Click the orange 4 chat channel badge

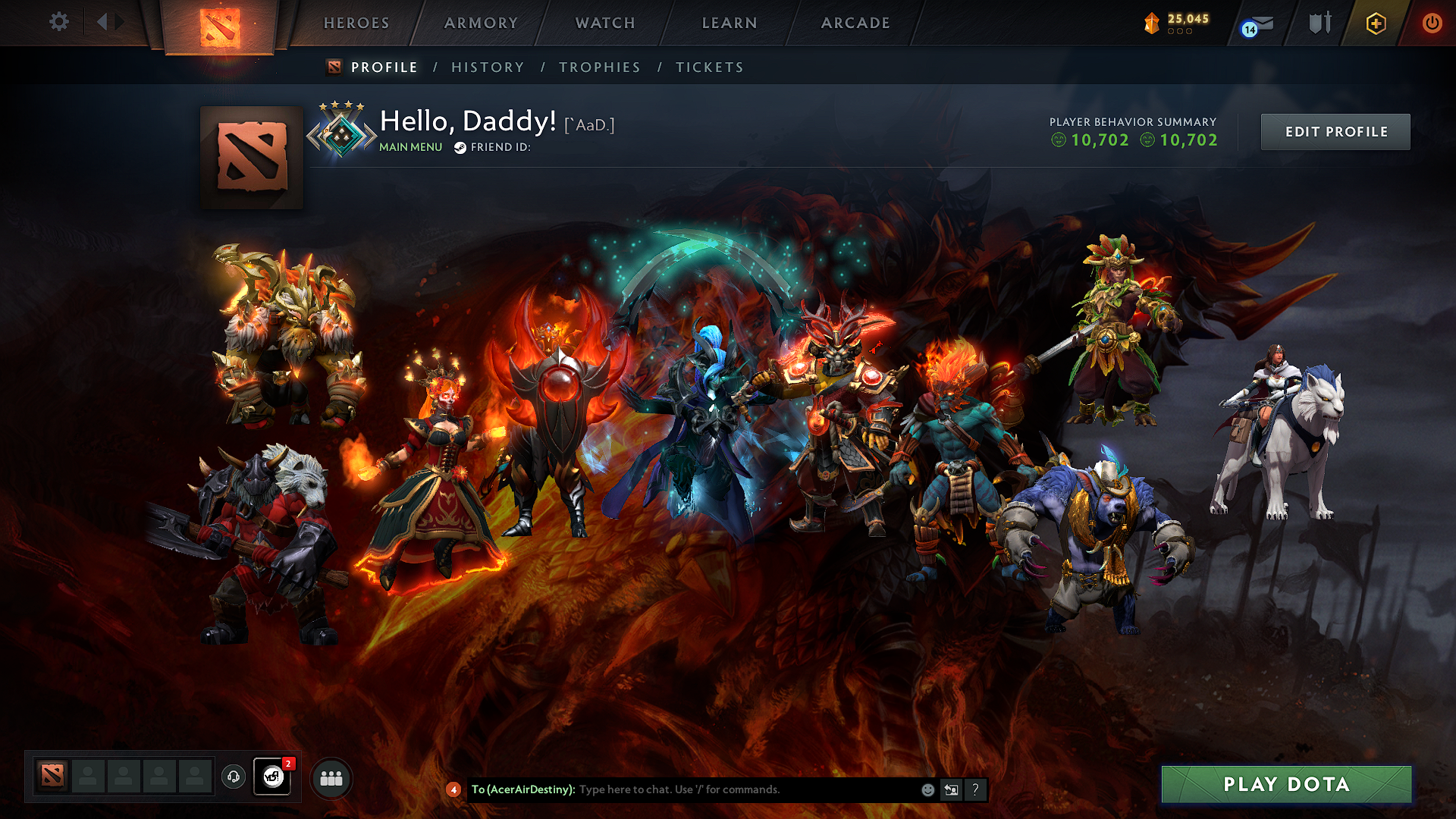click(453, 789)
